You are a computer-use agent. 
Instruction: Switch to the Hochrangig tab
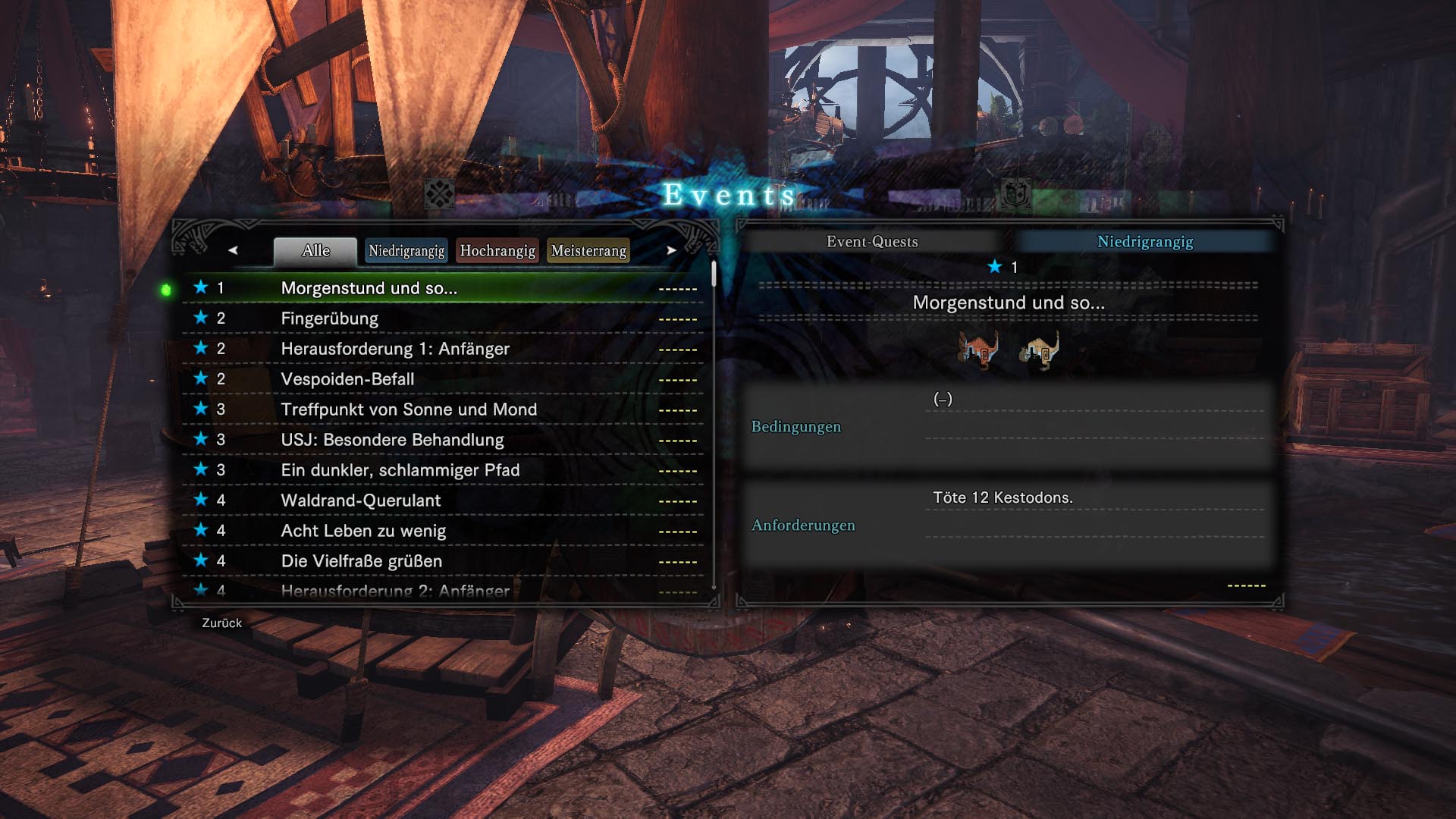(x=497, y=251)
